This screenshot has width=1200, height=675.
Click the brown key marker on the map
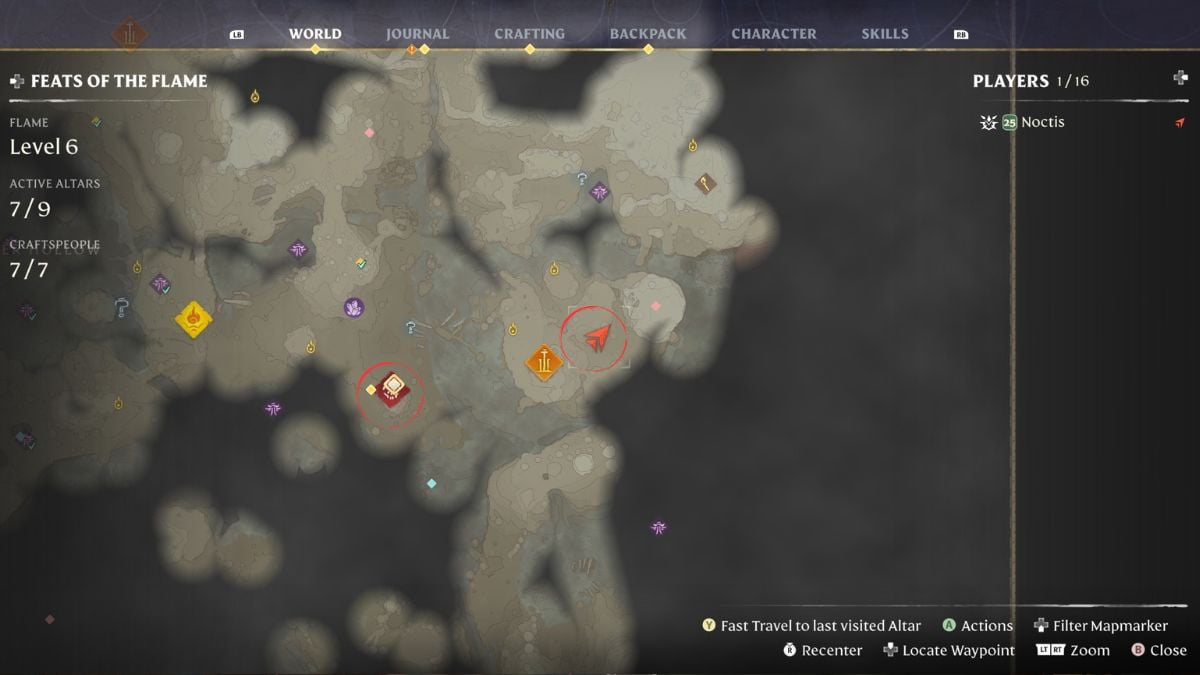point(706,184)
